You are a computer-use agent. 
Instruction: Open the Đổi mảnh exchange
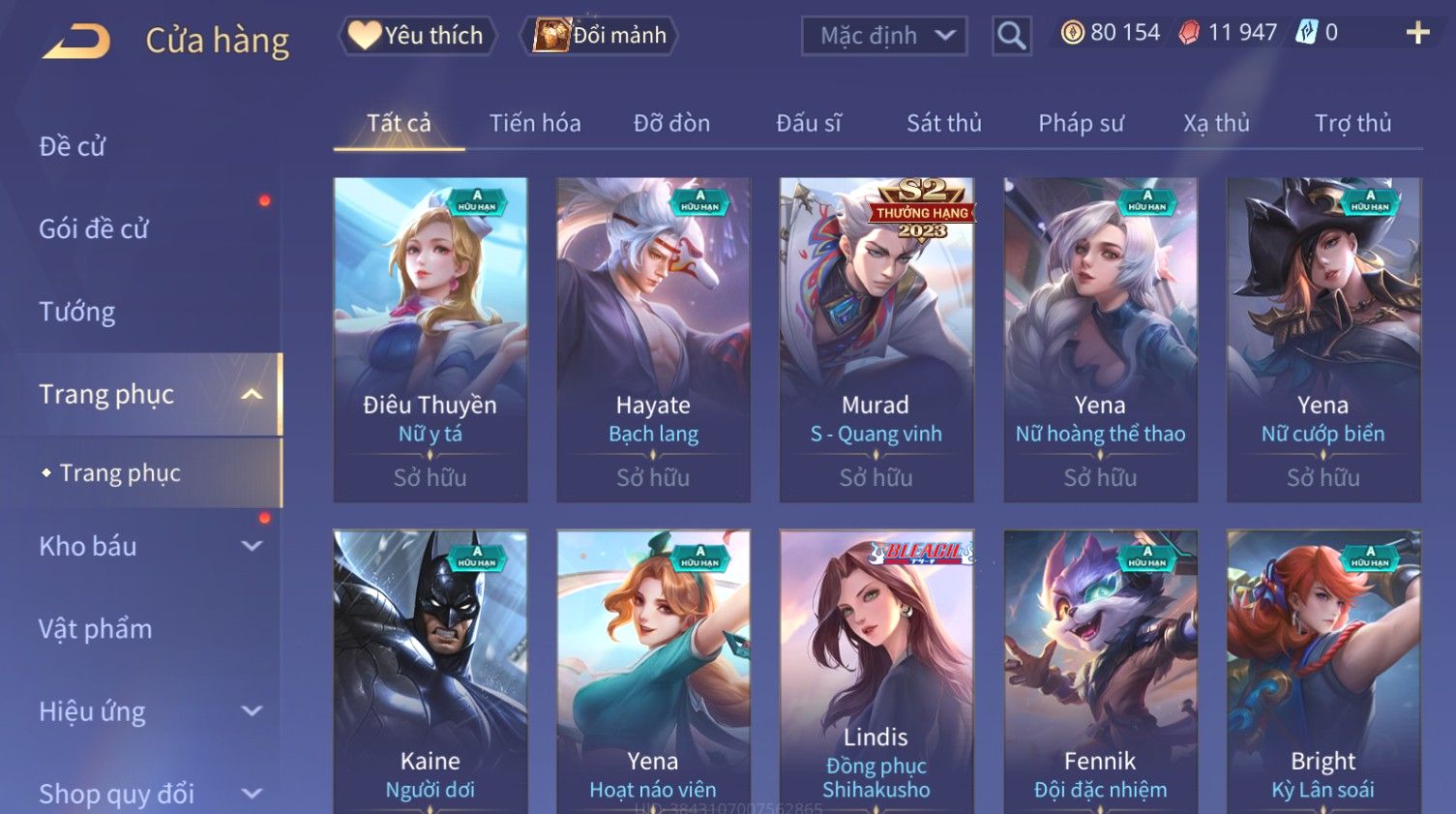[600, 36]
